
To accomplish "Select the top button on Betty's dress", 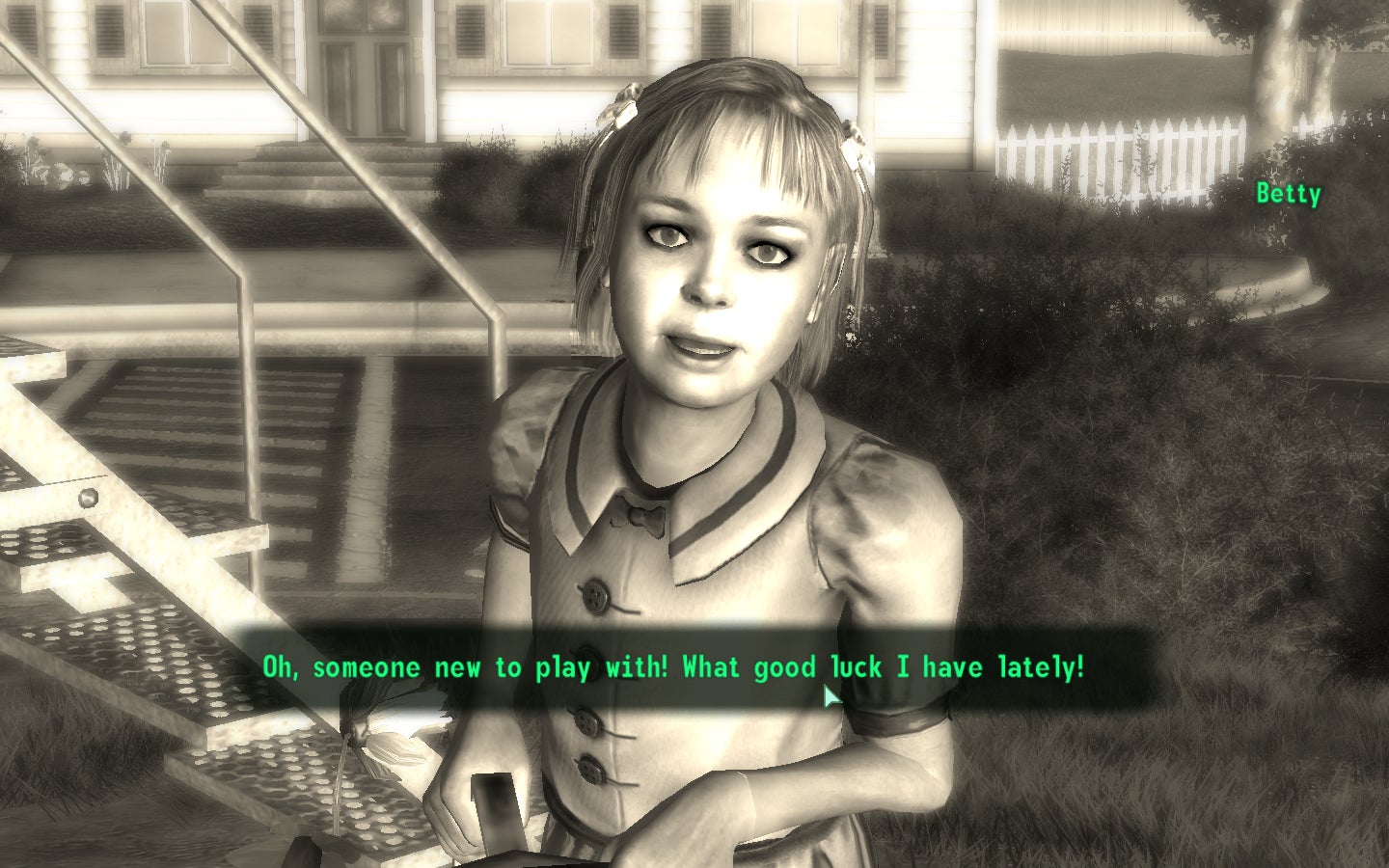I will tap(597, 593).
